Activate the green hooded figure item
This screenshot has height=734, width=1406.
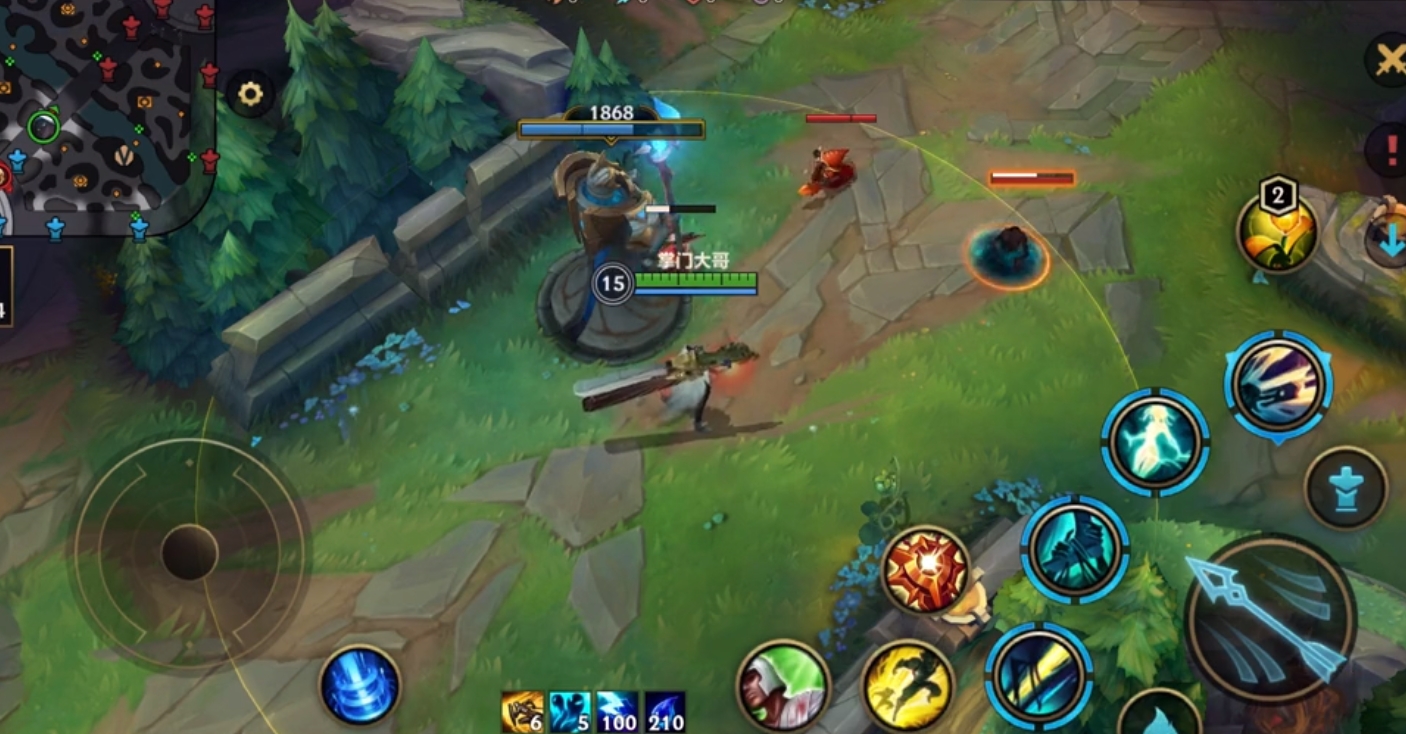(x=783, y=685)
